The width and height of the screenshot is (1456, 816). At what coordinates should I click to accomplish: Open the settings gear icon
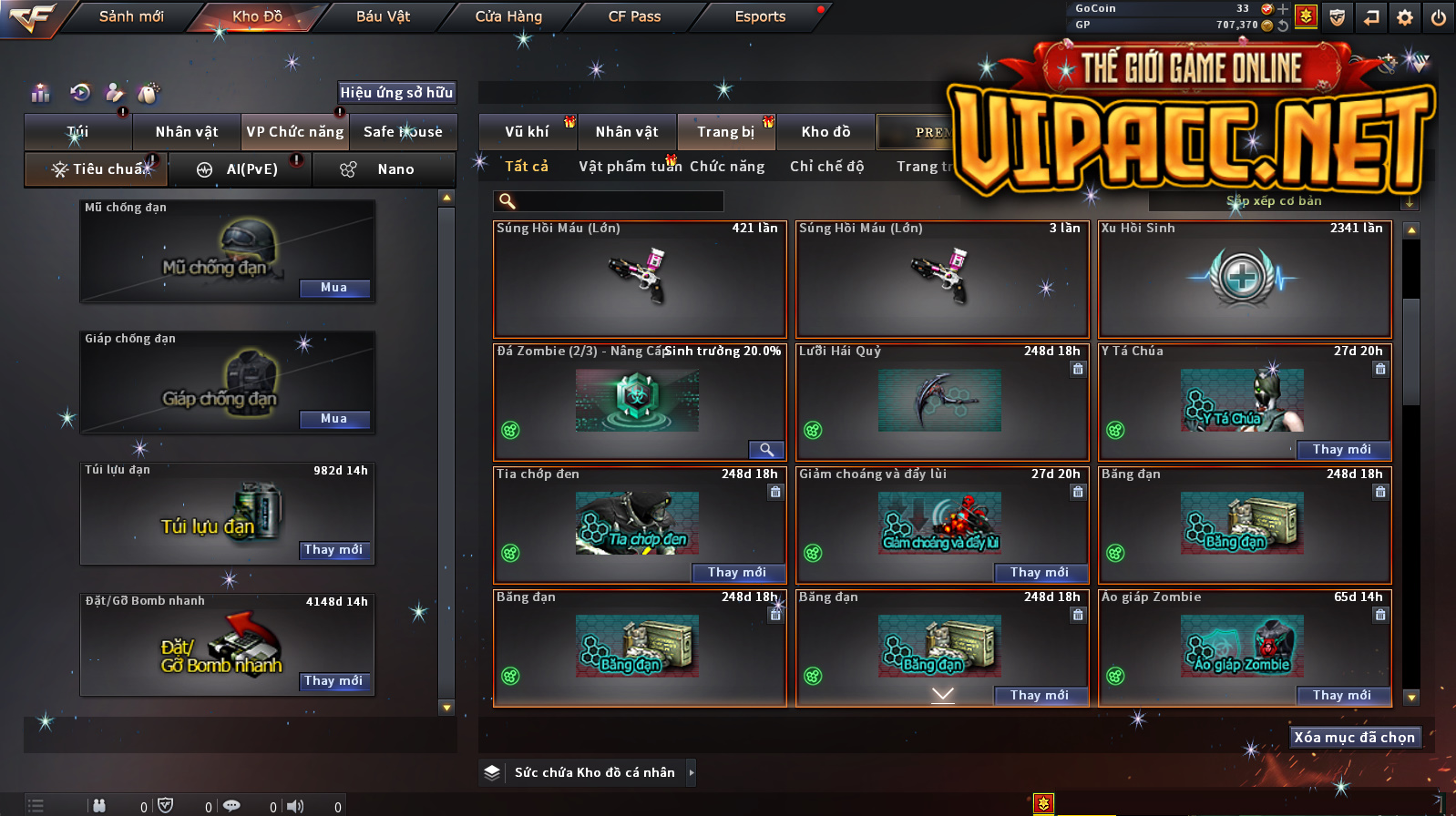point(1405,17)
